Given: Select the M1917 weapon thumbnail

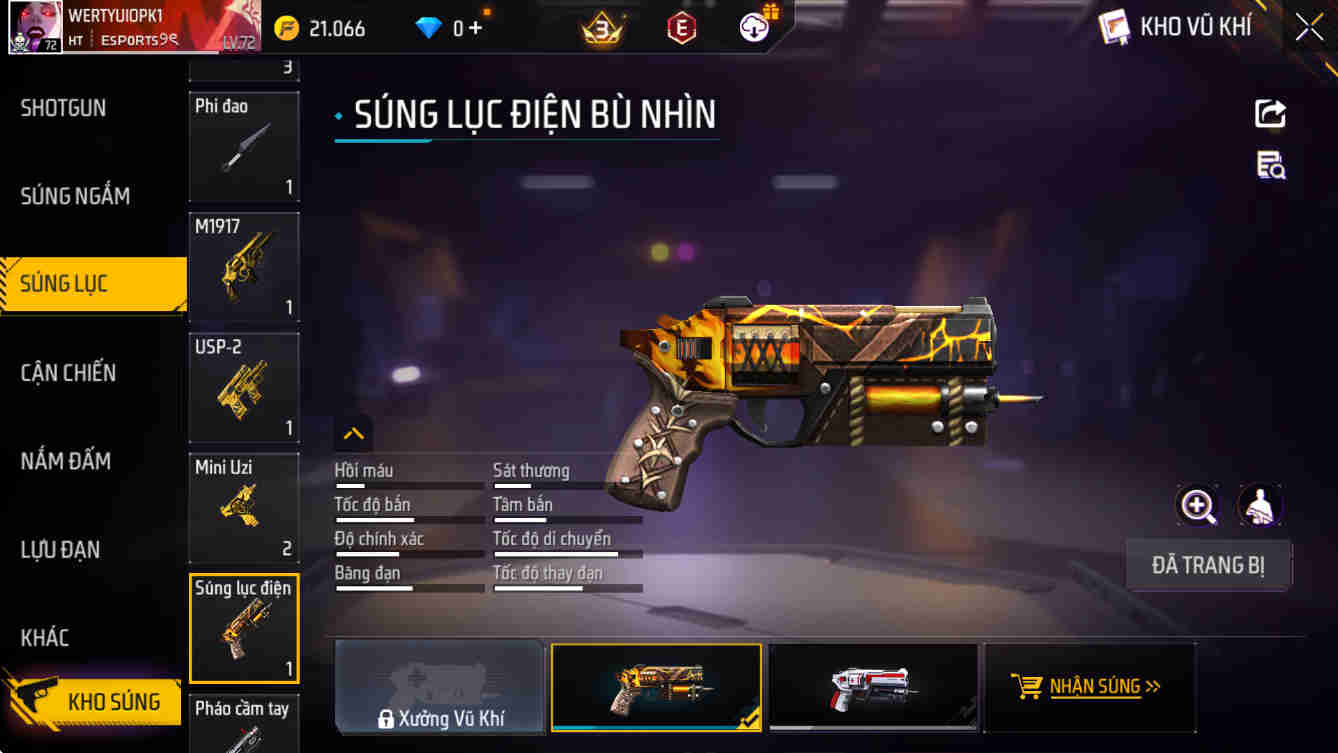Looking at the screenshot, I should 244,267.
